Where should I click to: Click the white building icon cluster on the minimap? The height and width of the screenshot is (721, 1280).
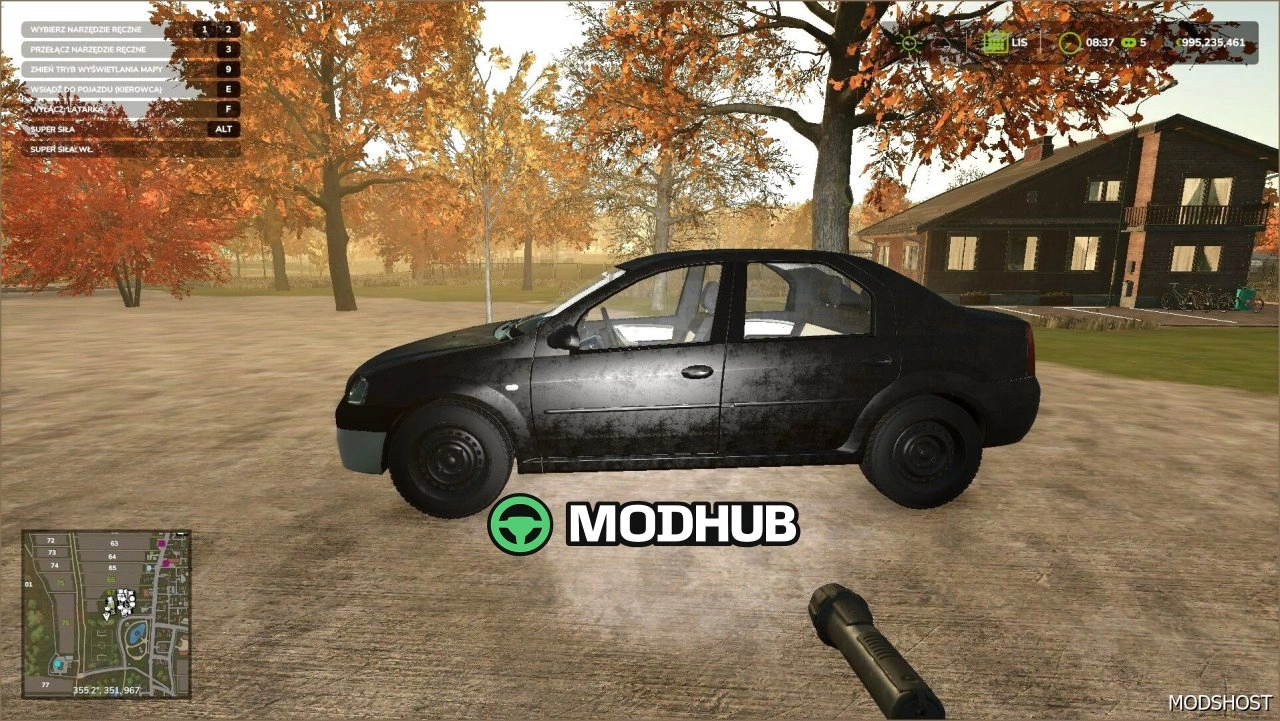[125, 600]
